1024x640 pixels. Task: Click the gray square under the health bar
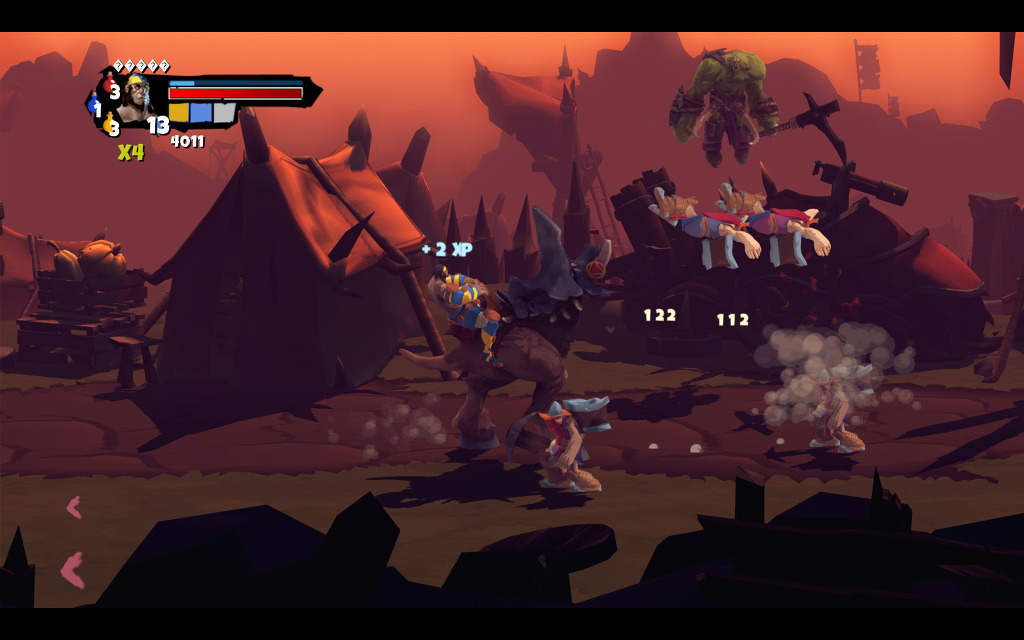pyautogui.click(x=224, y=112)
